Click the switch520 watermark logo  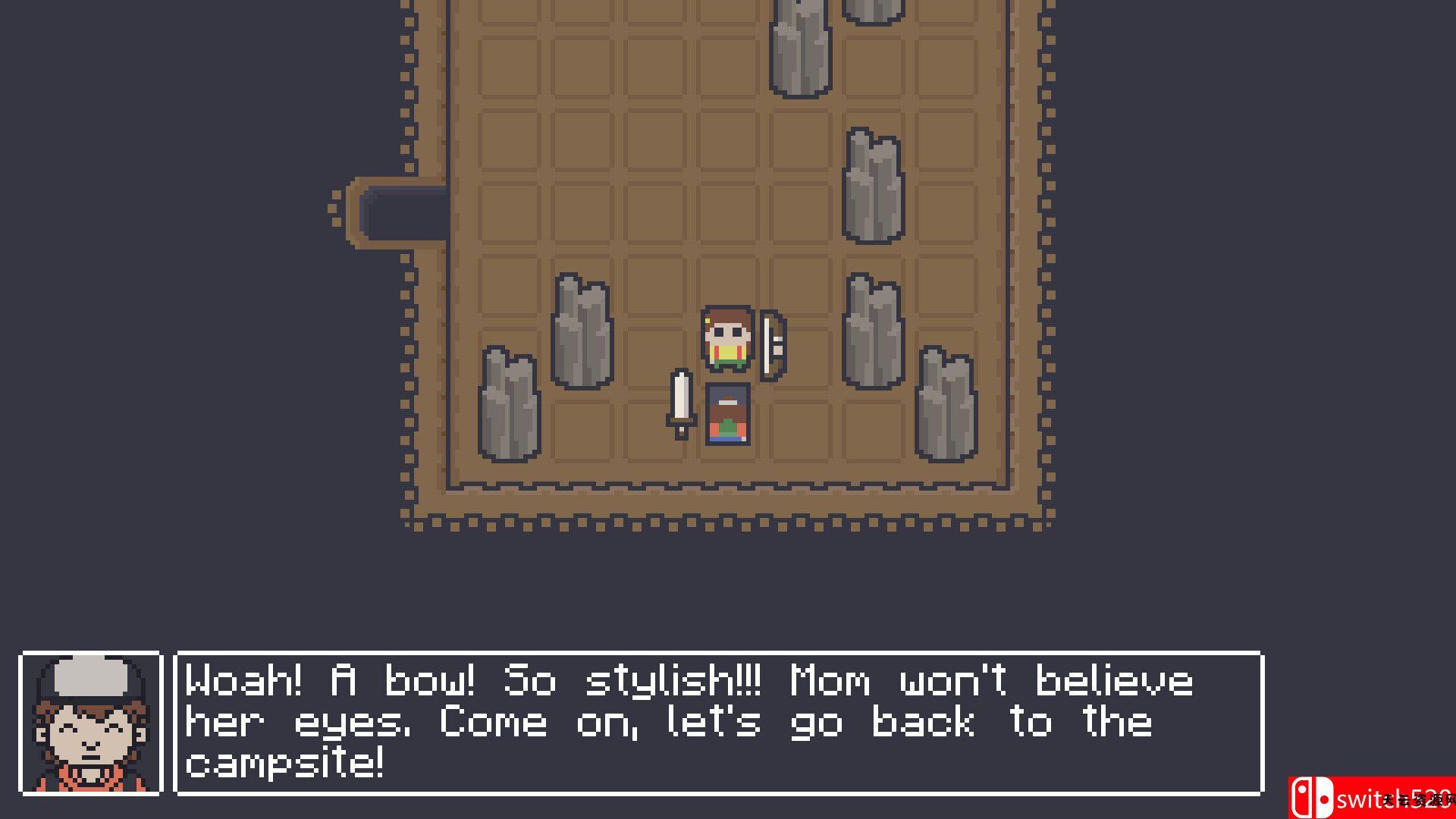point(1371,798)
